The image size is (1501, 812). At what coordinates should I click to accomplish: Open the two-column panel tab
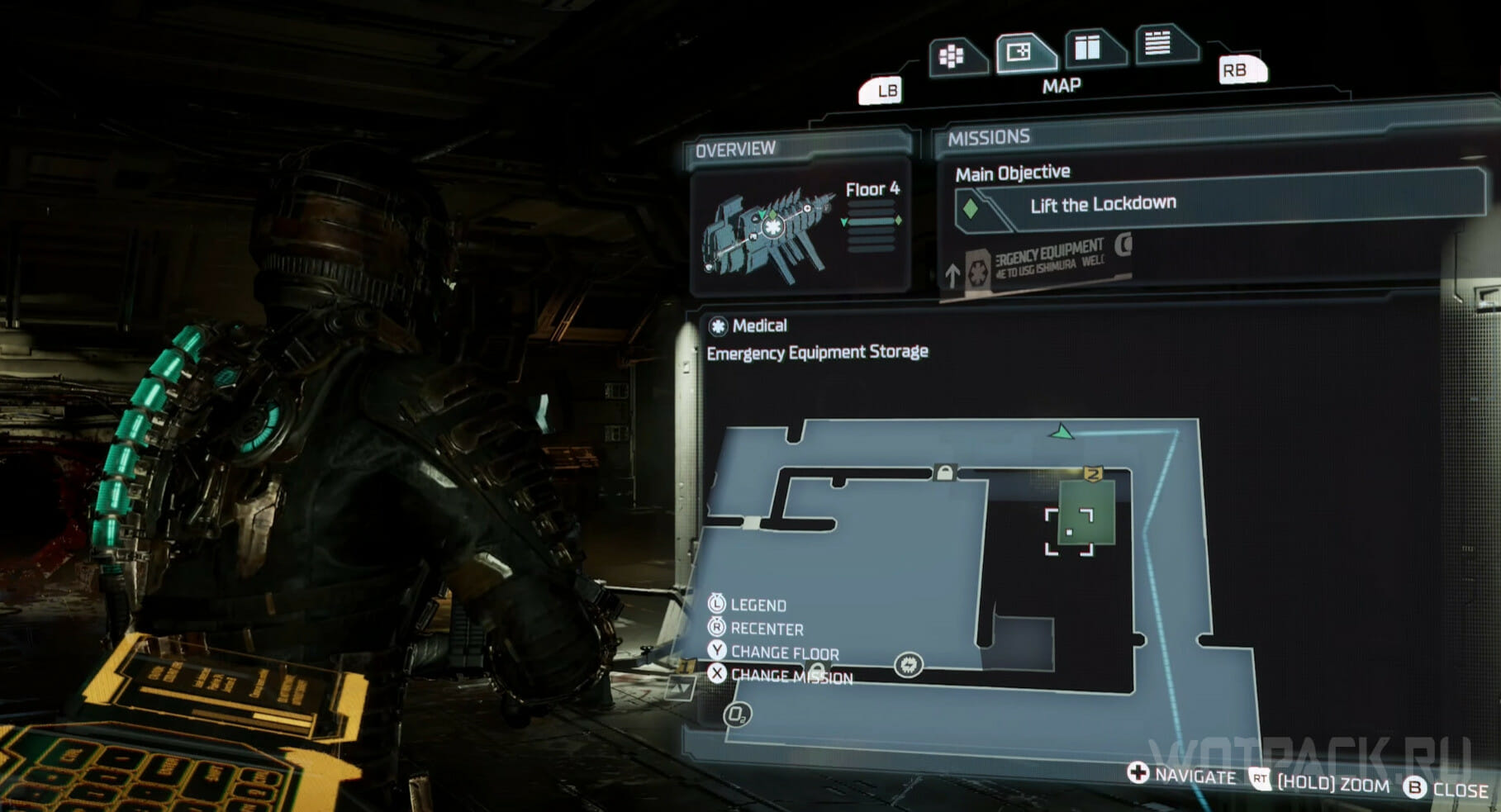1089,48
